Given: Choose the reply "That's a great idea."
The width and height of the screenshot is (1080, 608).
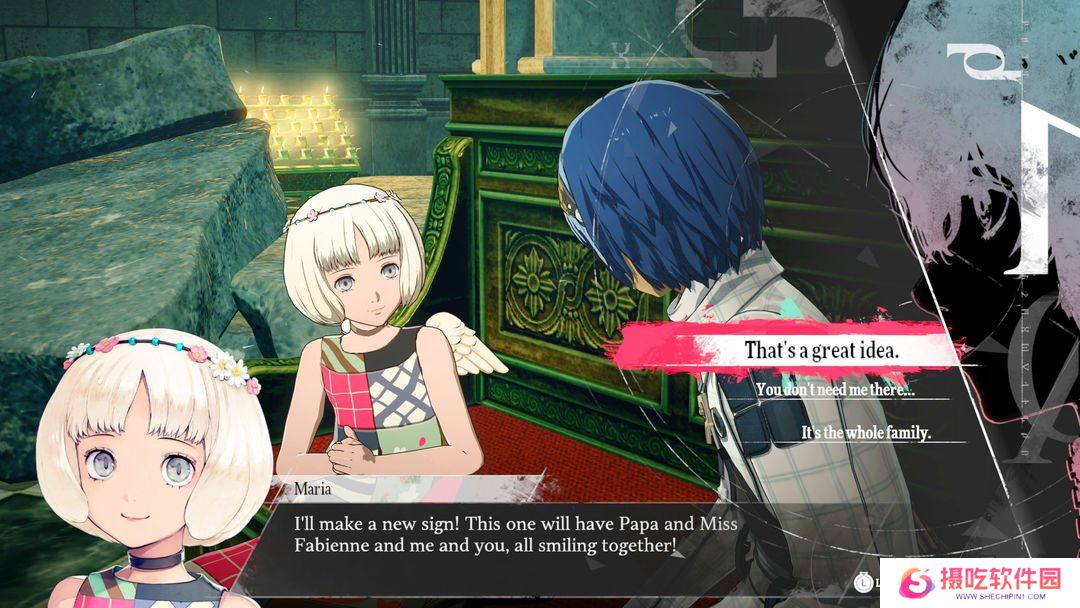Looking at the screenshot, I should tap(822, 351).
